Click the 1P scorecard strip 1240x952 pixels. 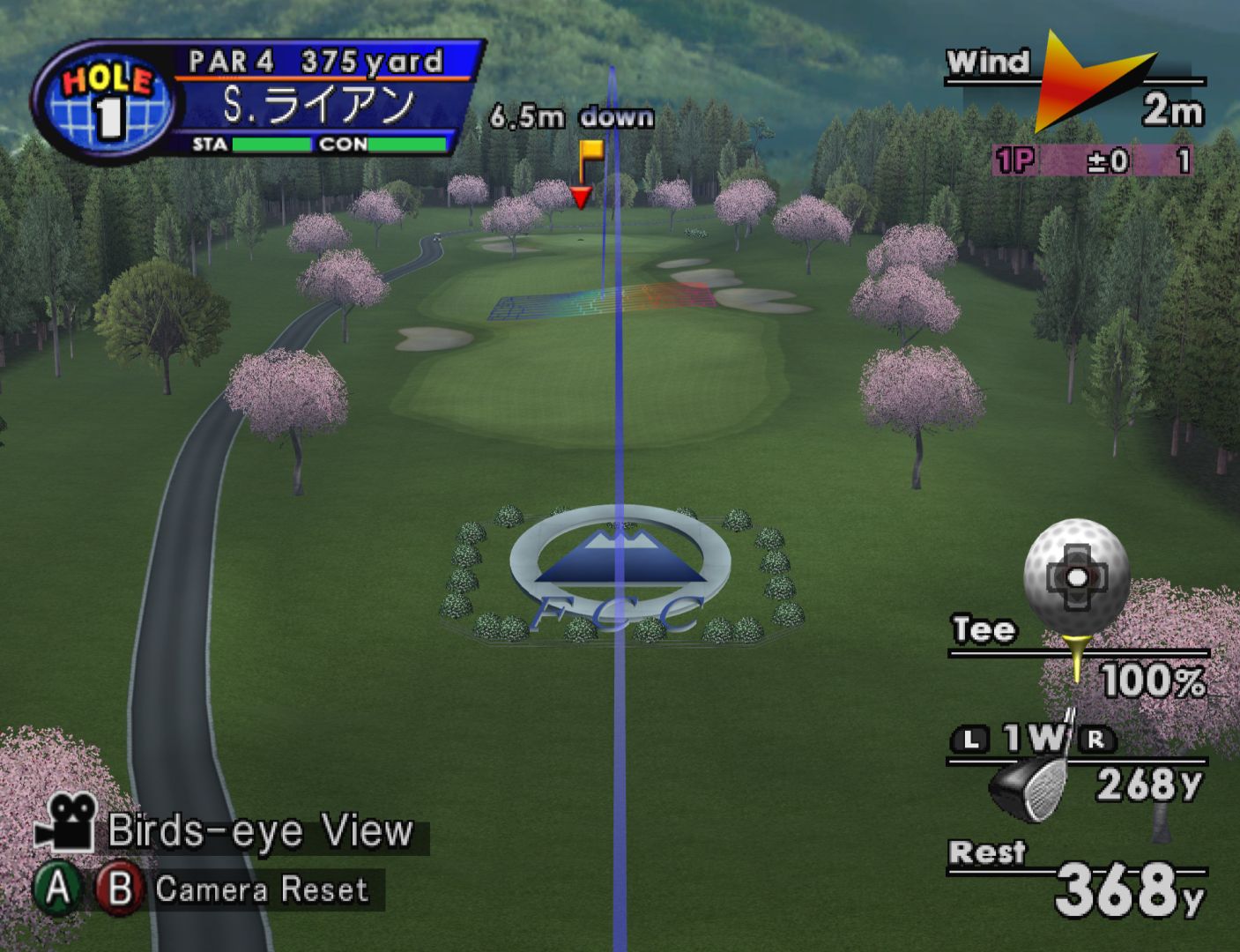click(x=1093, y=160)
